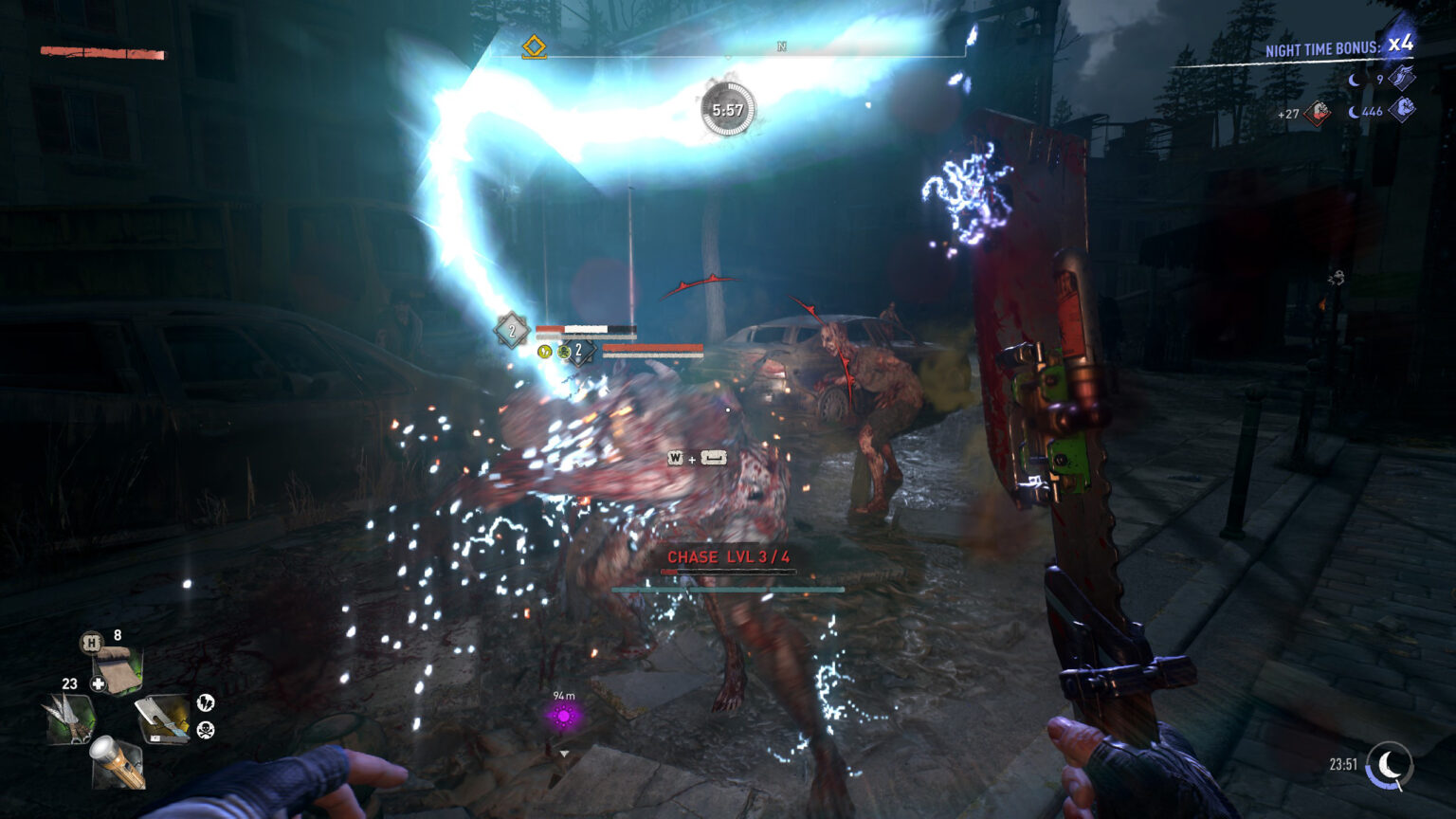This screenshot has height=819, width=1456.
Task: Click the parkour XP foot icon
Action: coord(1402,78)
